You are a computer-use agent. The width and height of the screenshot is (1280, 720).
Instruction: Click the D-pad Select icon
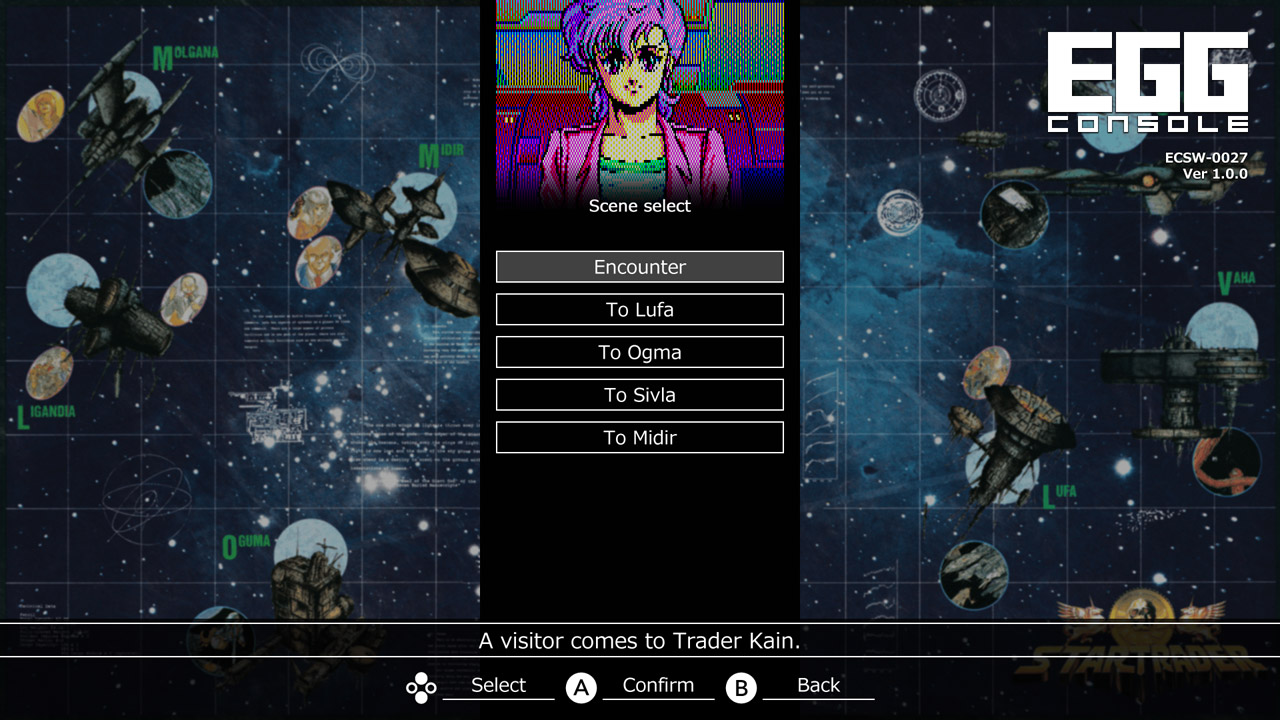pos(420,688)
